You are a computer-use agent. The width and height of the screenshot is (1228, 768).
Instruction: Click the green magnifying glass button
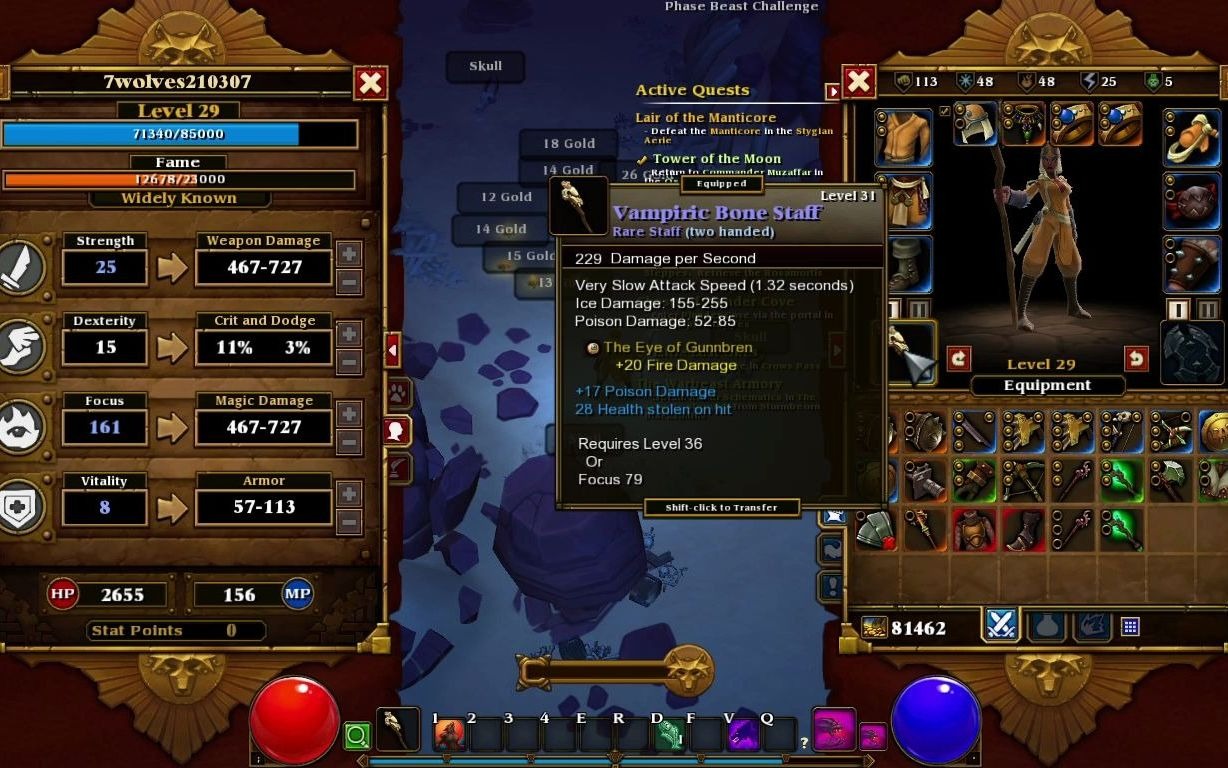pyautogui.click(x=357, y=737)
